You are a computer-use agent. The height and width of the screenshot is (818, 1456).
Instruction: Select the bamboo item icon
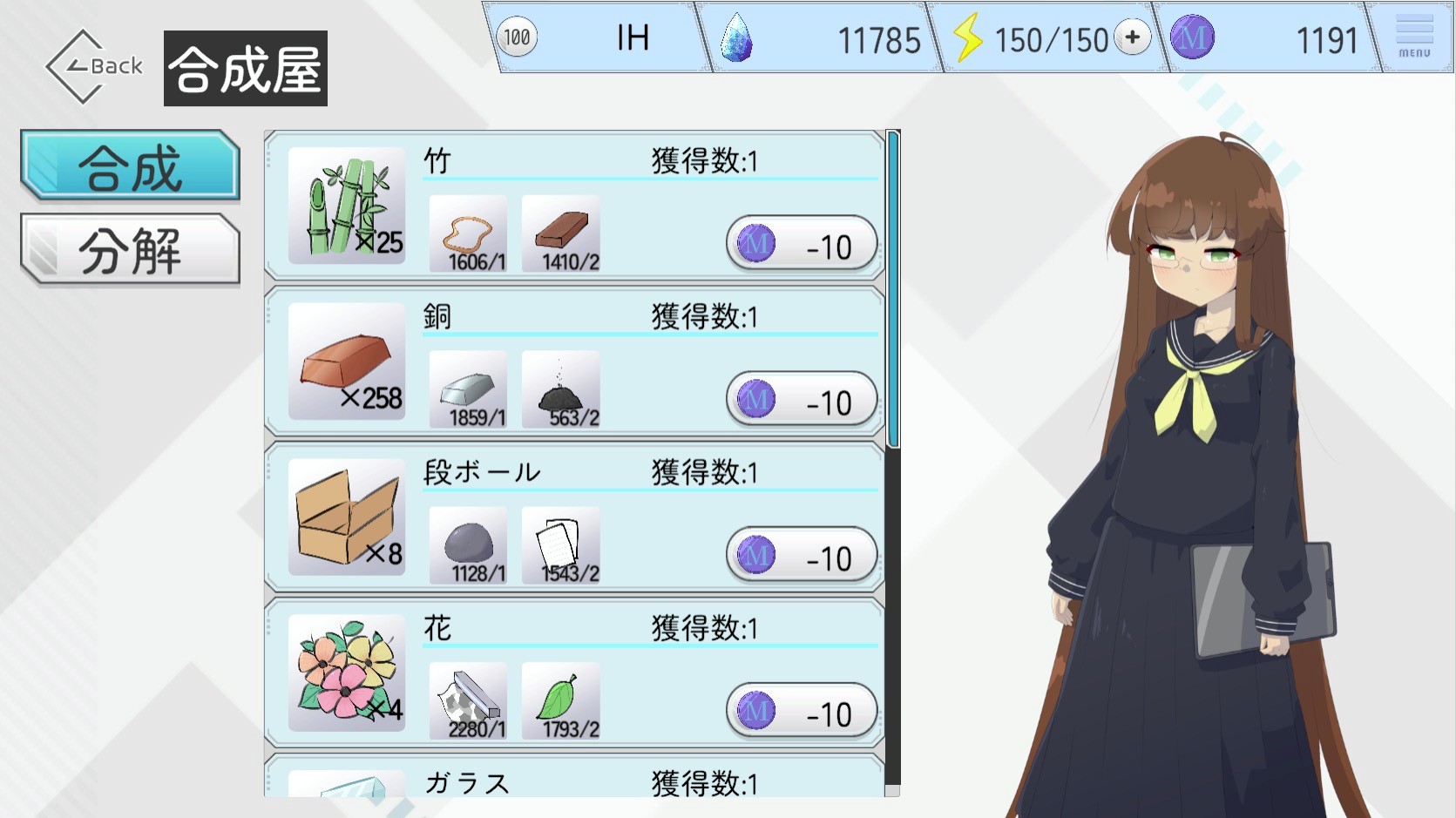pos(346,206)
